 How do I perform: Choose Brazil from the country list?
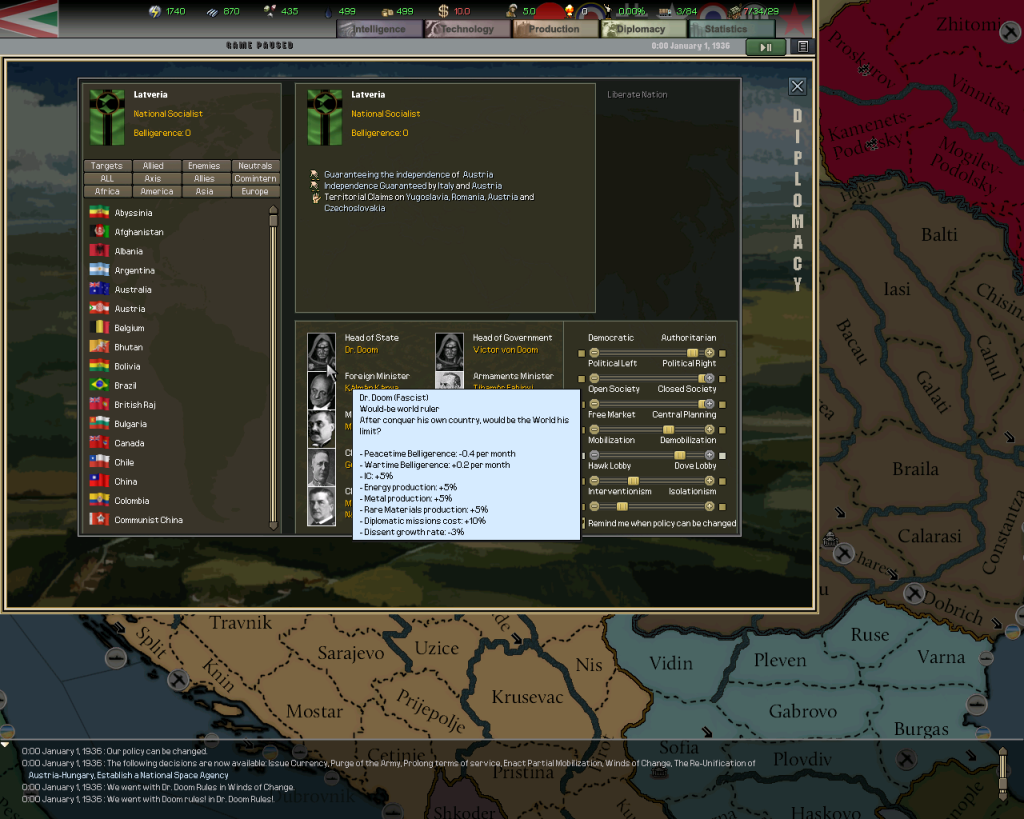(126, 385)
